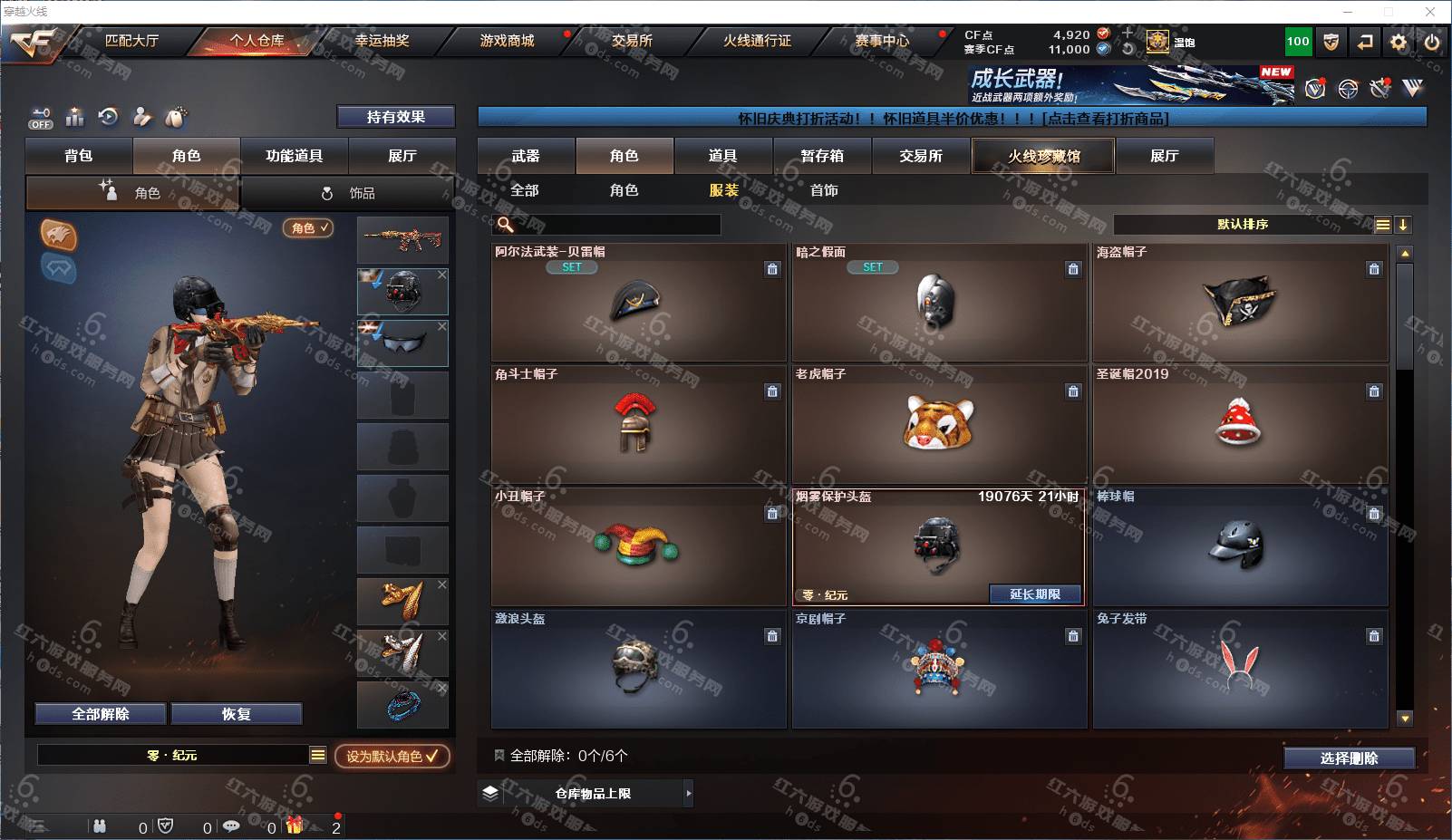Click the 选择删除 button
1452x840 pixels.
1349,758
